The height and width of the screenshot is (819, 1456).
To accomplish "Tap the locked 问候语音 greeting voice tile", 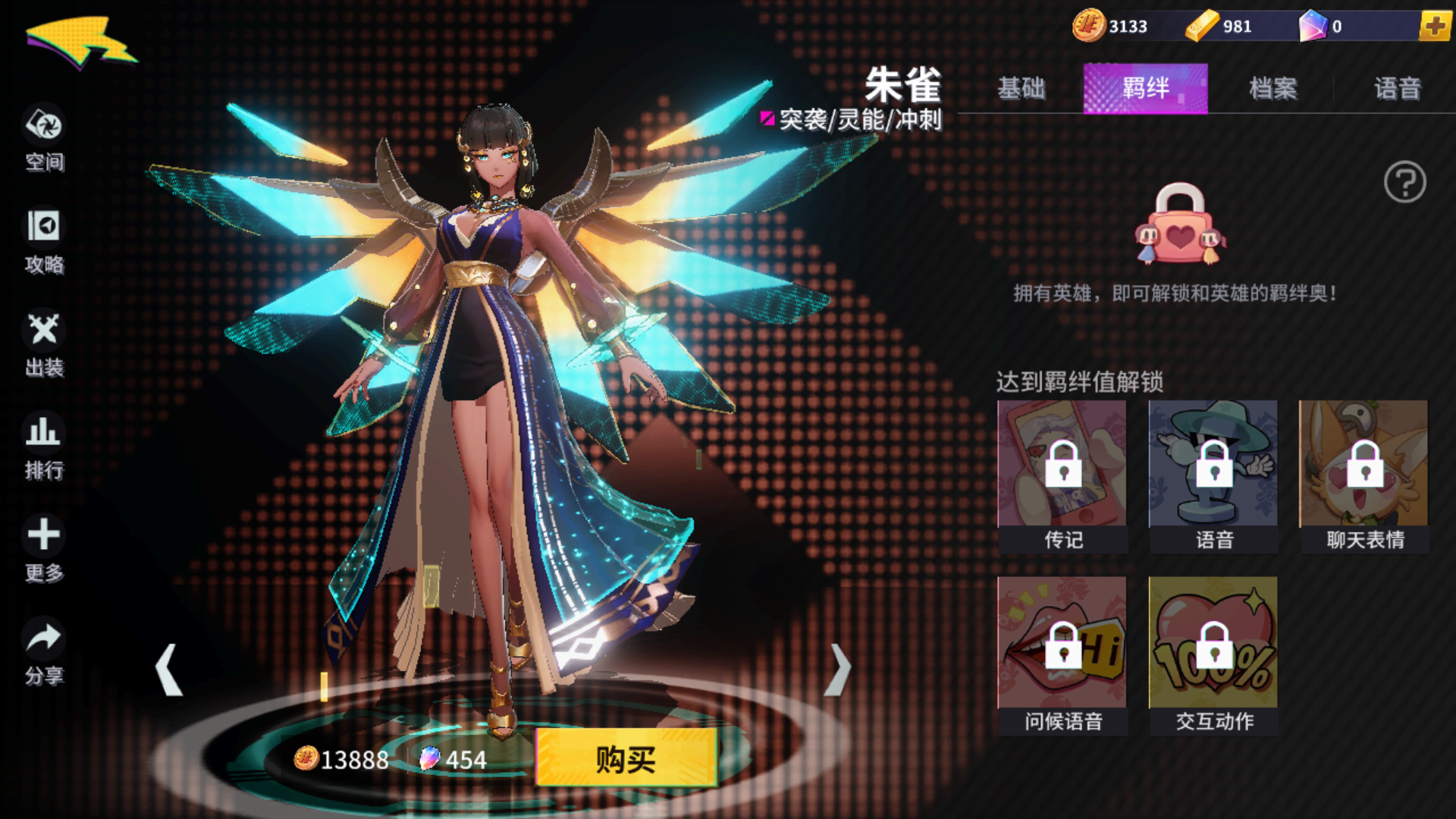I will click(x=1062, y=648).
